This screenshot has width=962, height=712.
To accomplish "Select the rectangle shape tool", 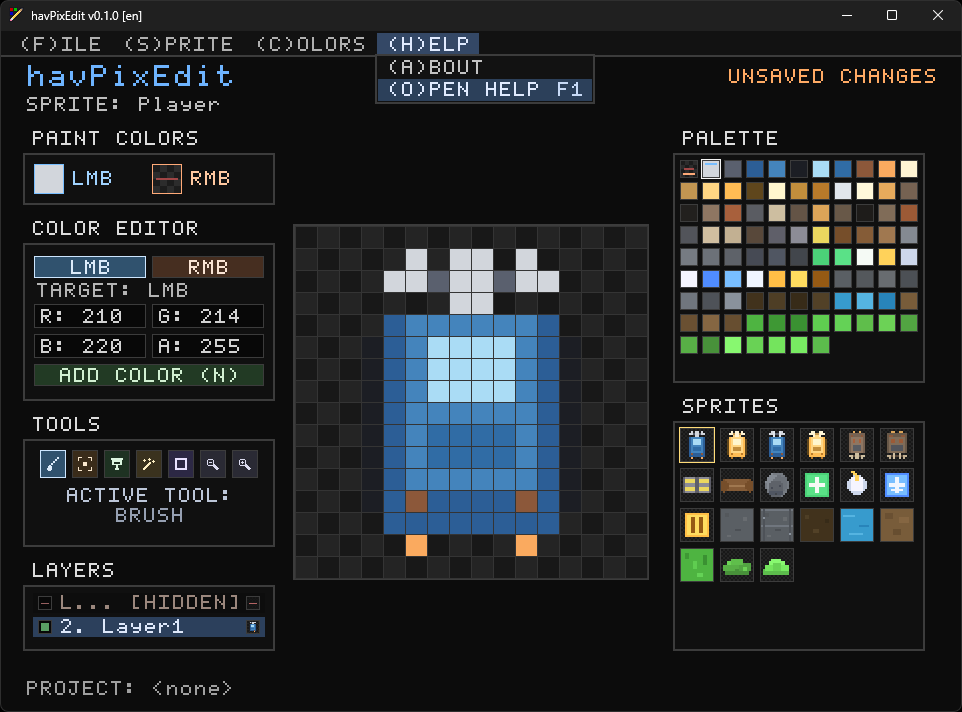I will [181, 463].
